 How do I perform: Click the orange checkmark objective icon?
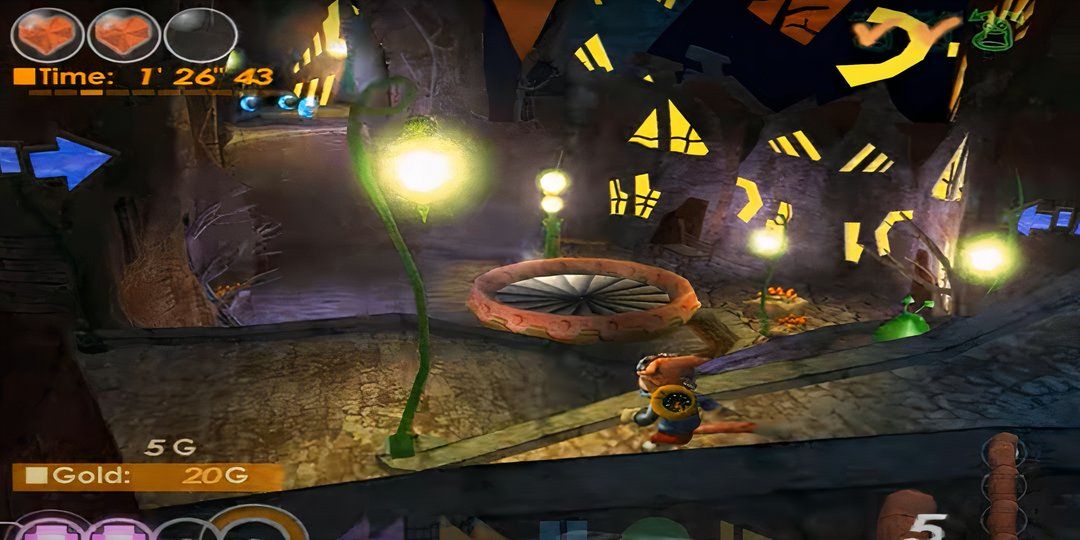872,34
